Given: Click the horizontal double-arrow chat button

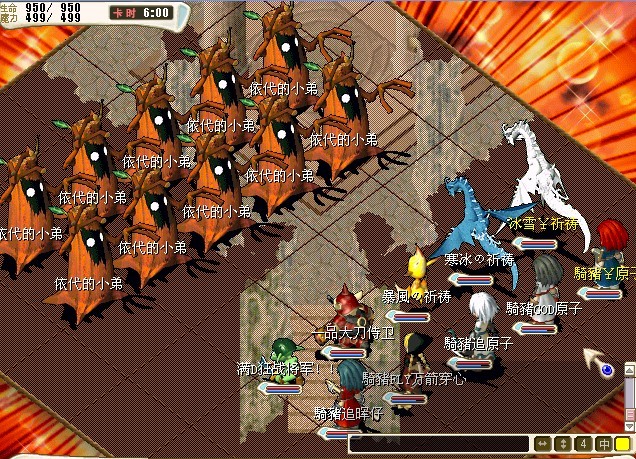Looking at the screenshot, I should point(541,443).
